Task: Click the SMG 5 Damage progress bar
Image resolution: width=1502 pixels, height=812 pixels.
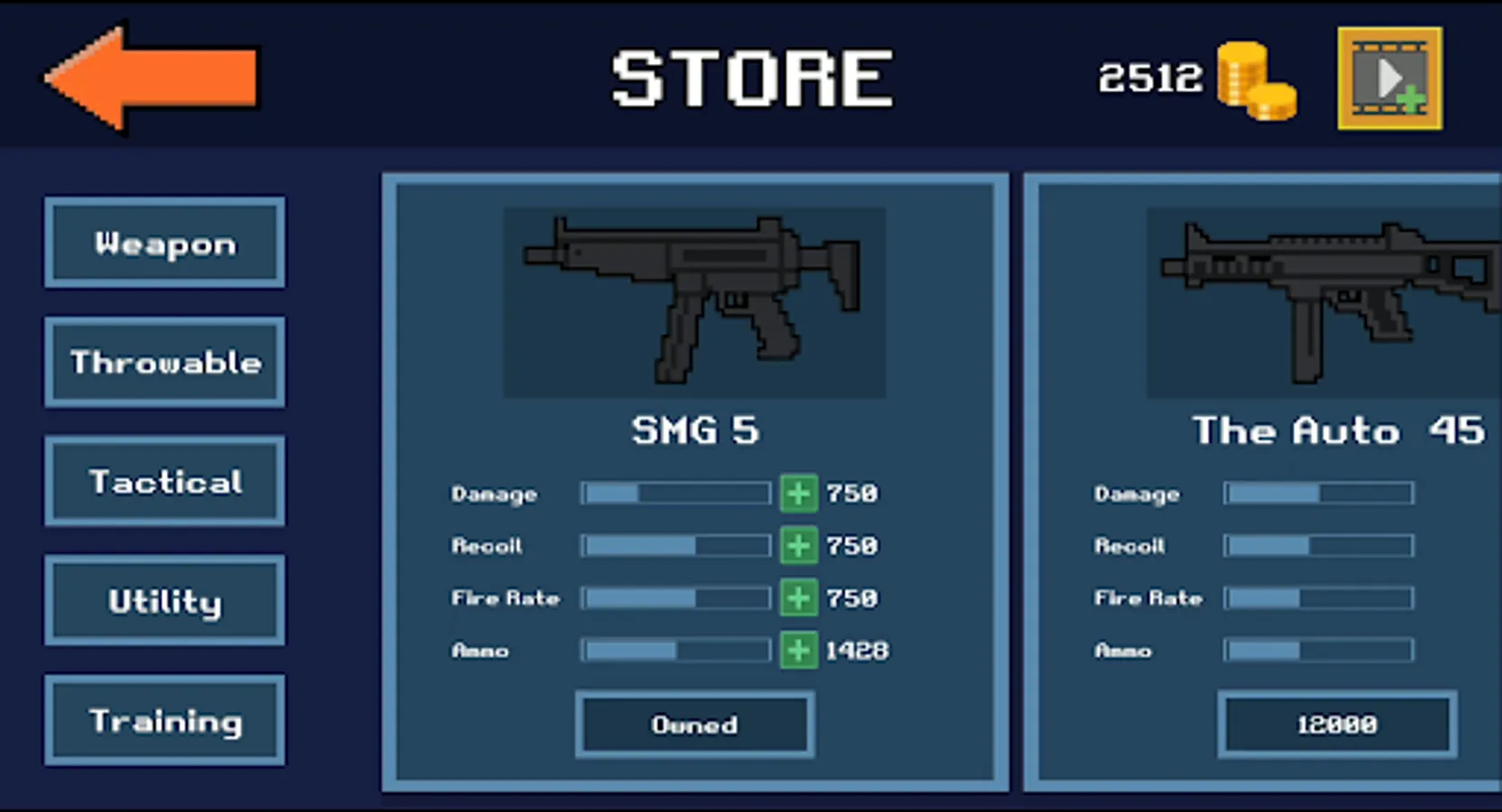Action: click(x=674, y=493)
